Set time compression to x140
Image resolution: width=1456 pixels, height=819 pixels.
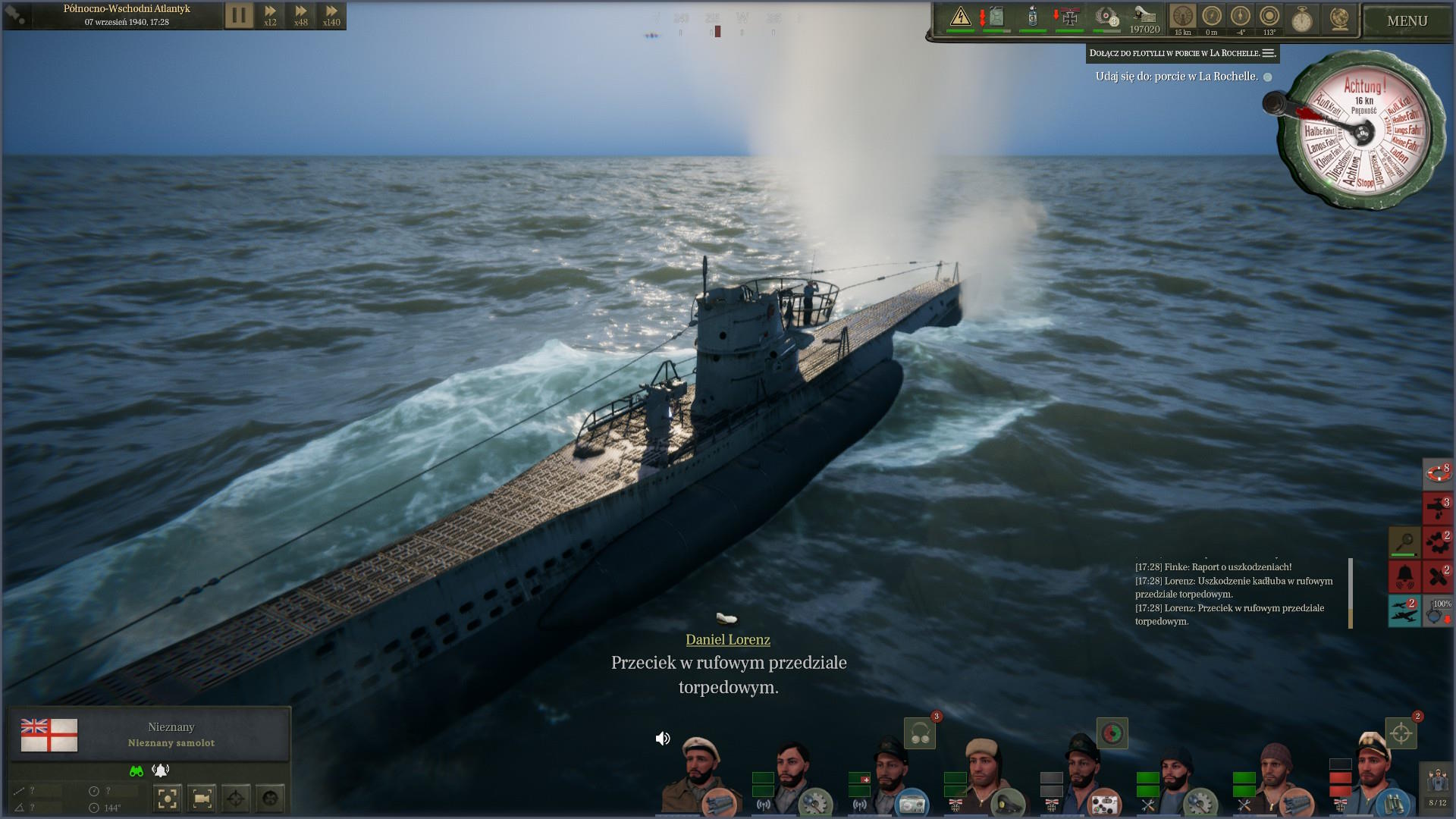(331, 15)
